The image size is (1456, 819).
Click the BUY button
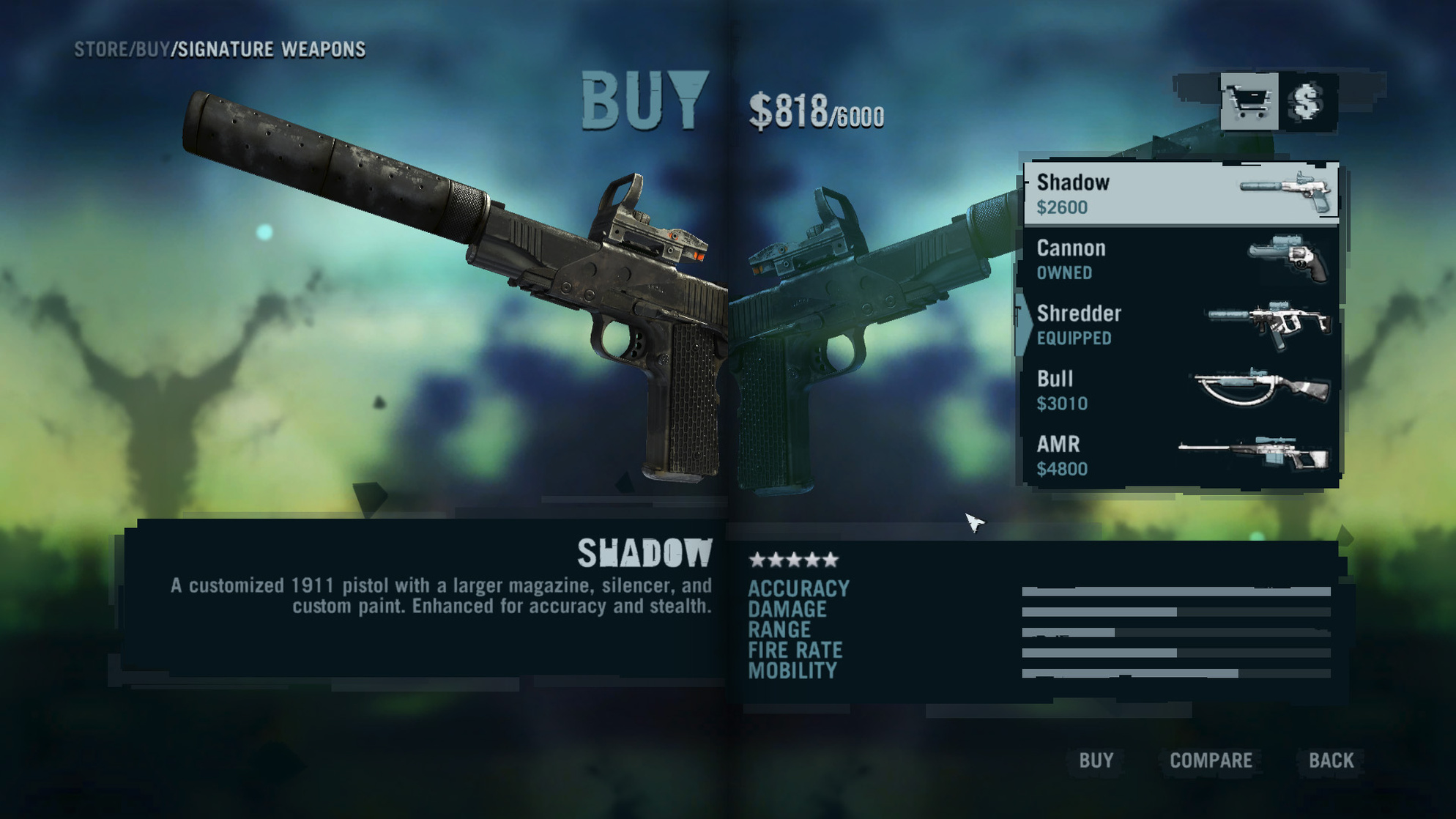click(1096, 760)
